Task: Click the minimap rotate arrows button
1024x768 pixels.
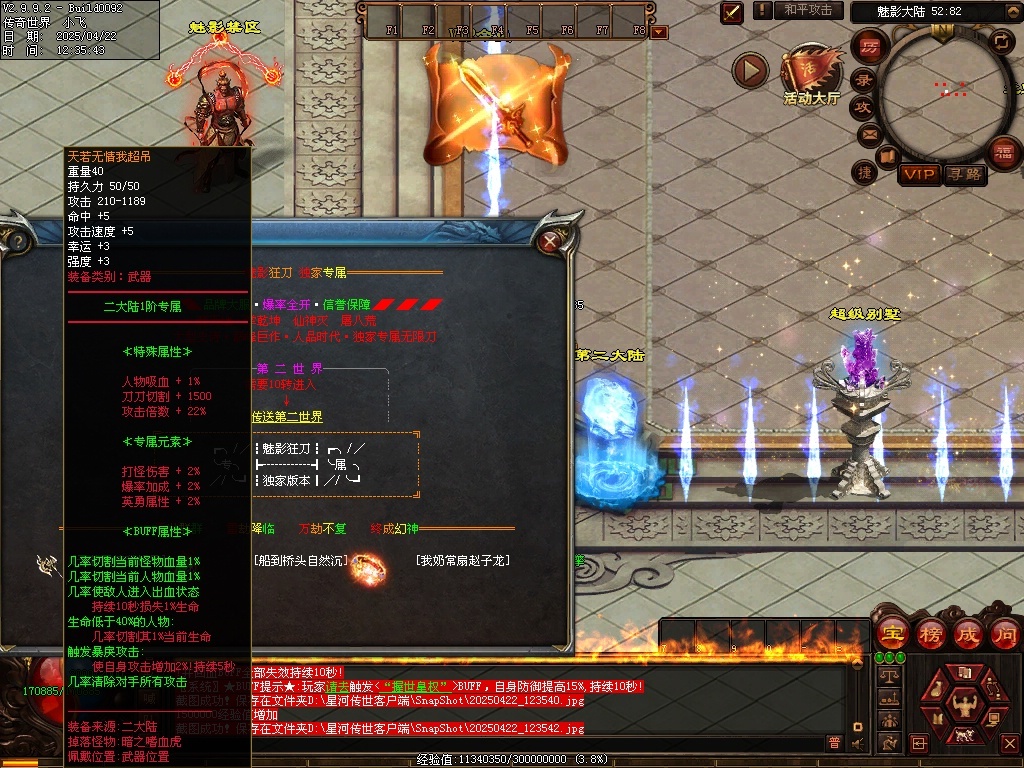Action: (1001, 41)
